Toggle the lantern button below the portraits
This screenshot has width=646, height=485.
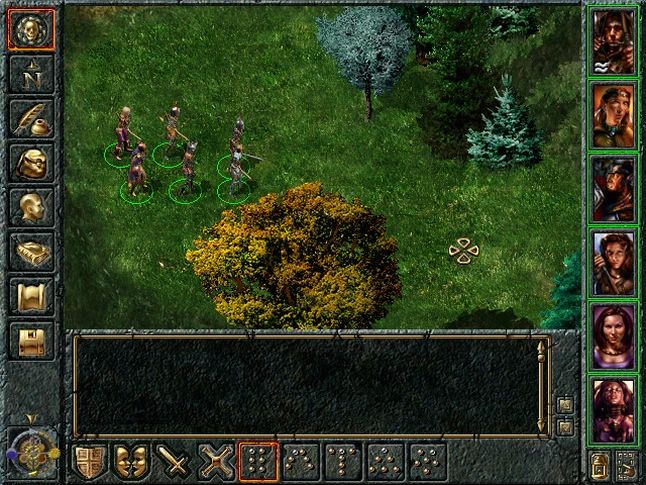(600, 463)
